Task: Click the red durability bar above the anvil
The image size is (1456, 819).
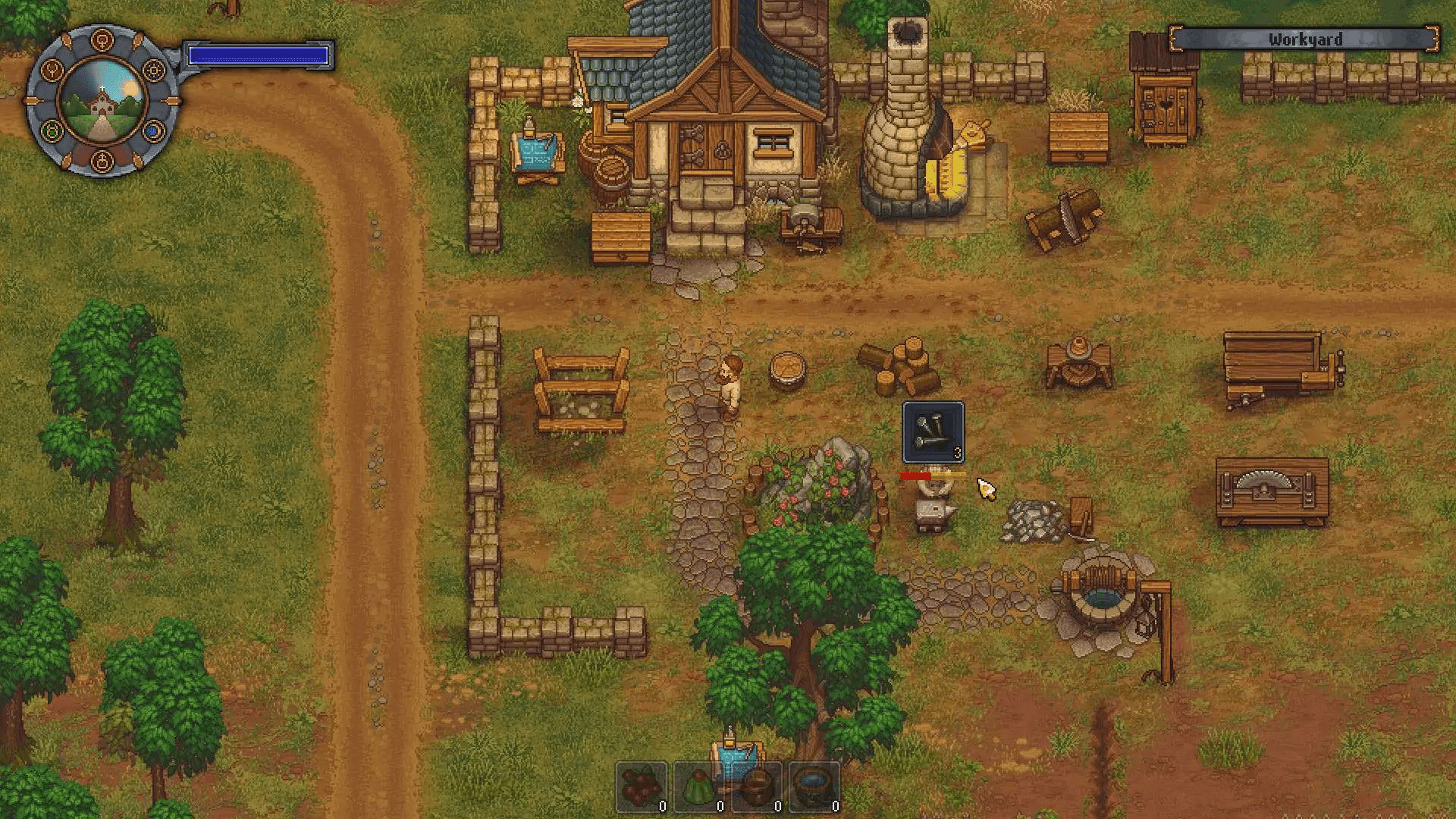Action: [916, 475]
